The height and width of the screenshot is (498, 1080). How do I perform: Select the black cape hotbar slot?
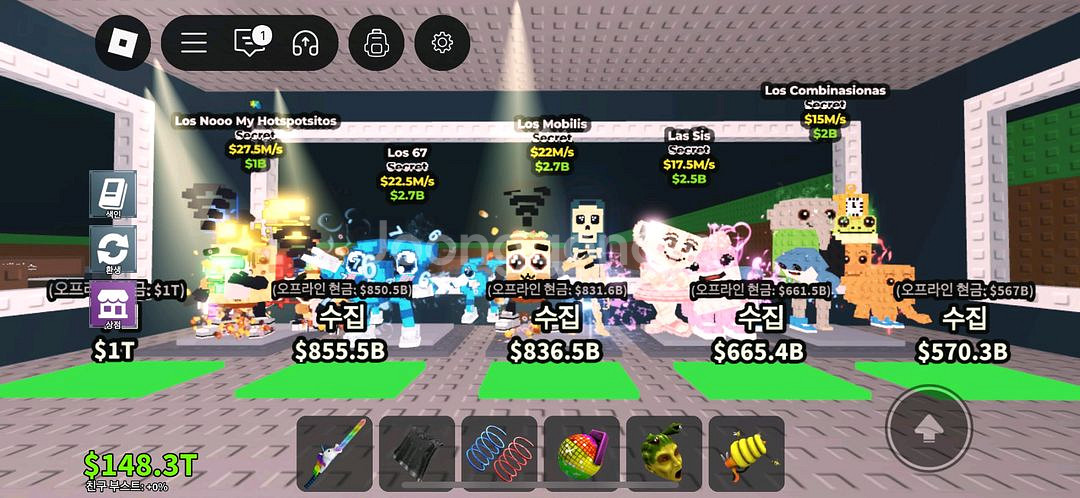417,452
